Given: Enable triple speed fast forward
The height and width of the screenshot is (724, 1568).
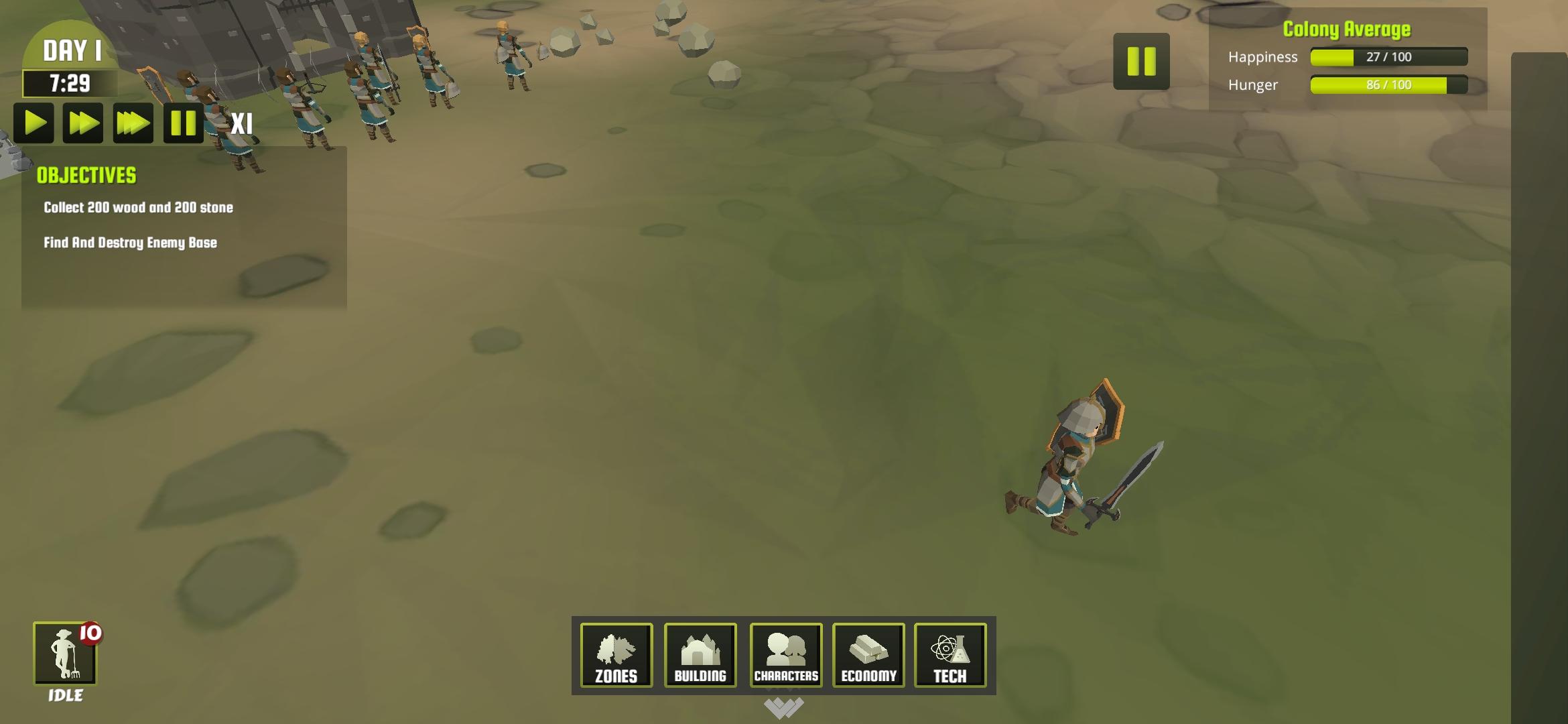Looking at the screenshot, I should click(133, 123).
